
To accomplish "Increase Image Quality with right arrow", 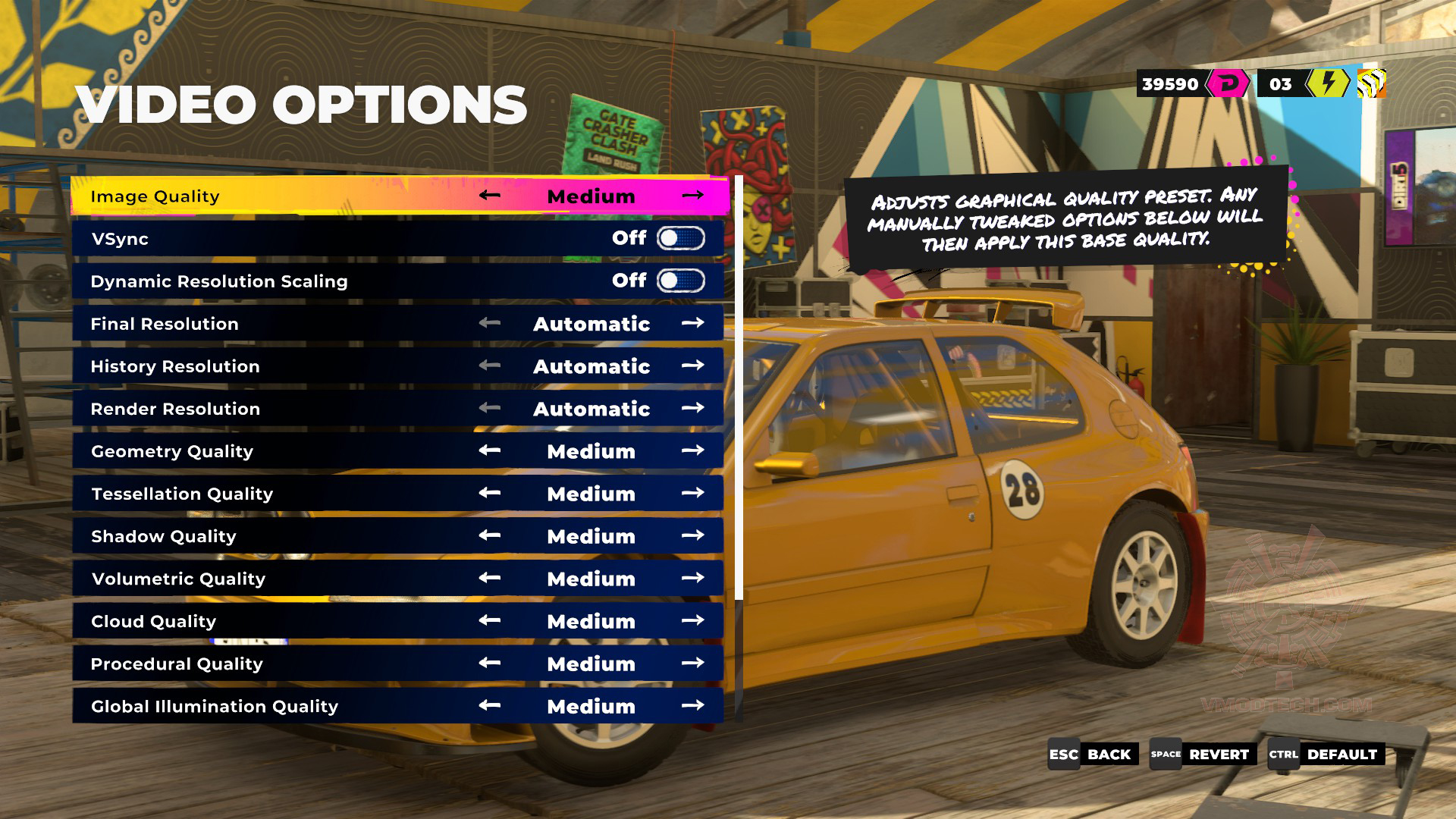I will (692, 196).
